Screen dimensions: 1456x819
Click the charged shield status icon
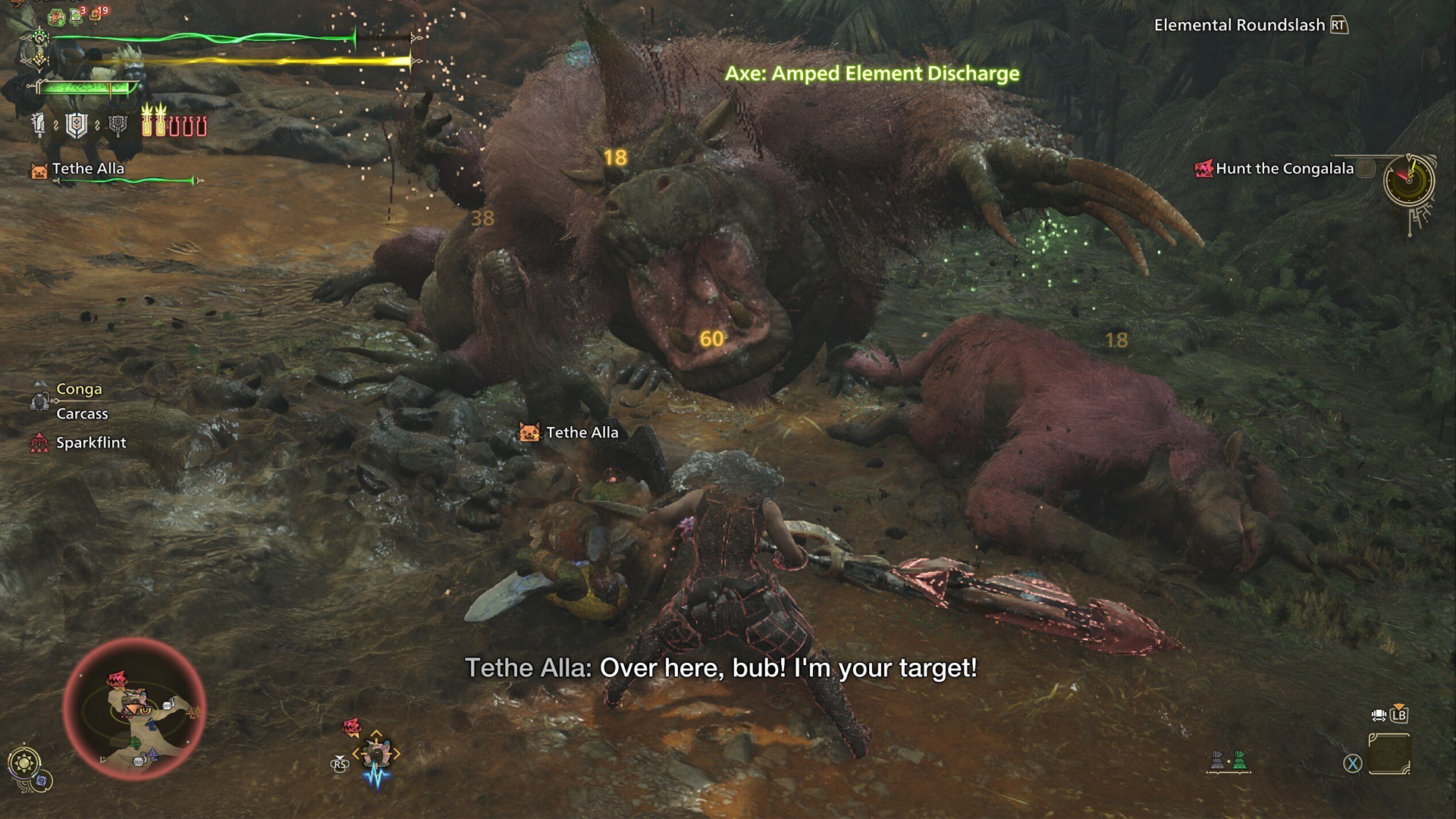(x=77, y=125)
